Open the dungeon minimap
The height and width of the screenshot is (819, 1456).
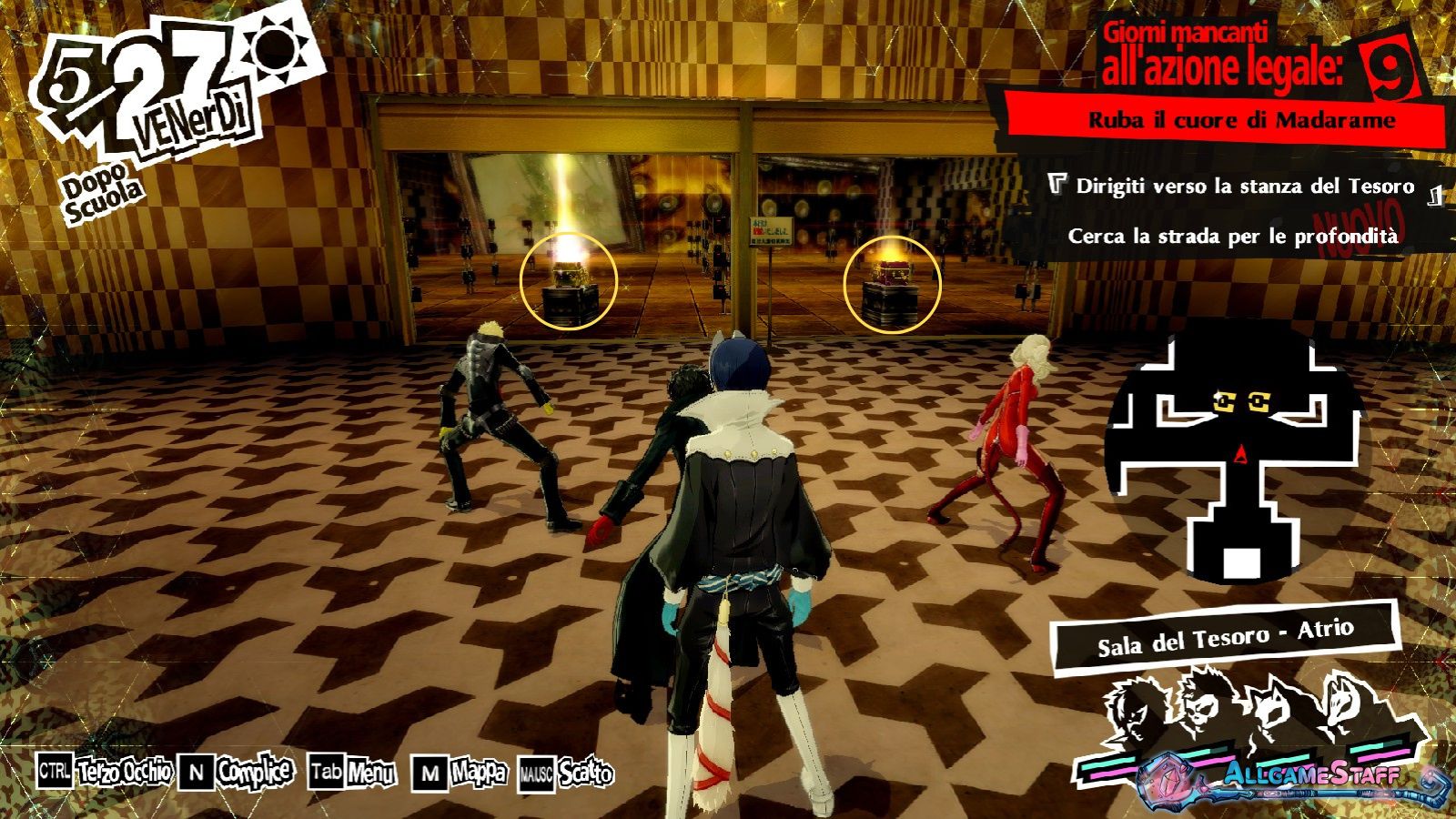(x=1234, y=452)
